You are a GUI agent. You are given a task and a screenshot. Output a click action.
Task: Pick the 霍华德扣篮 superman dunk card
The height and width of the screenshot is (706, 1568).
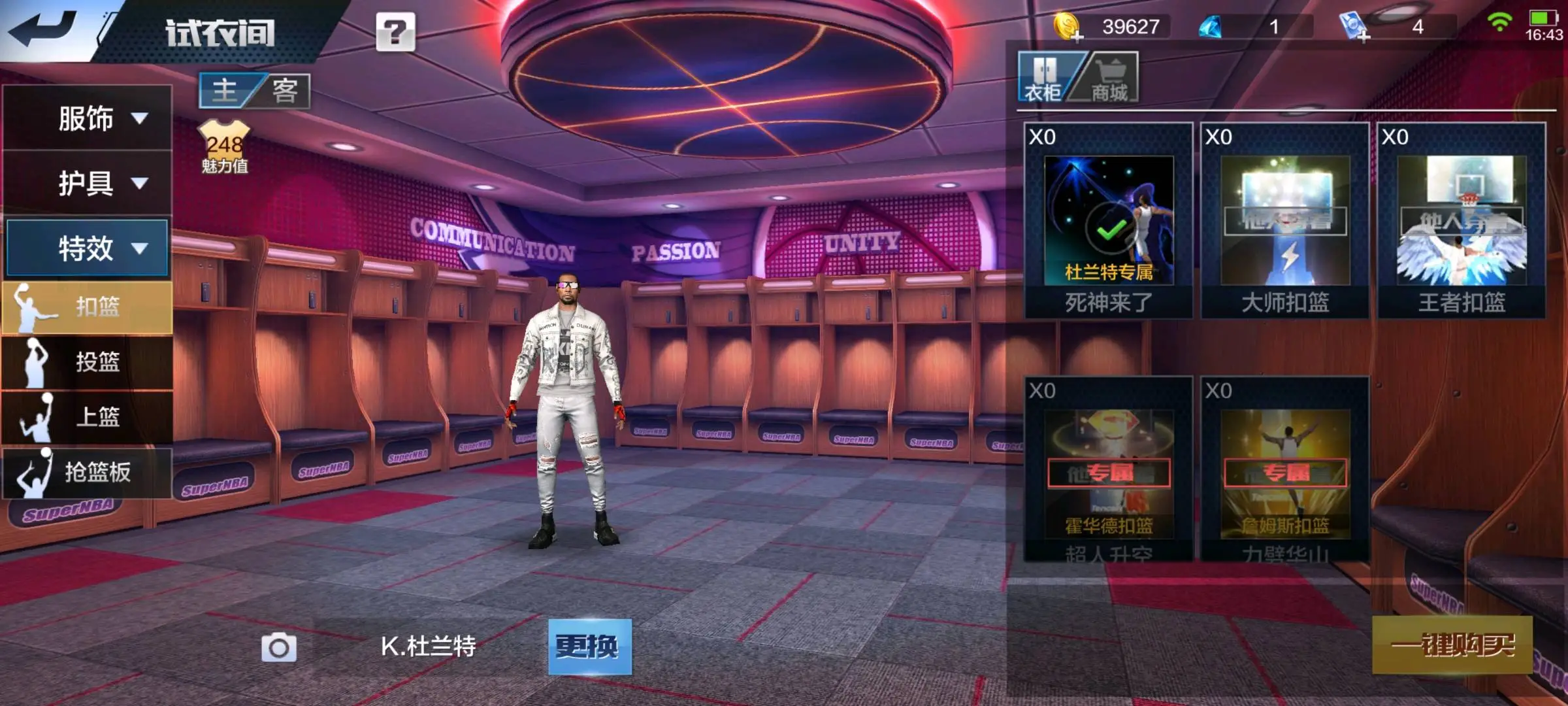tap(1109, 469)
